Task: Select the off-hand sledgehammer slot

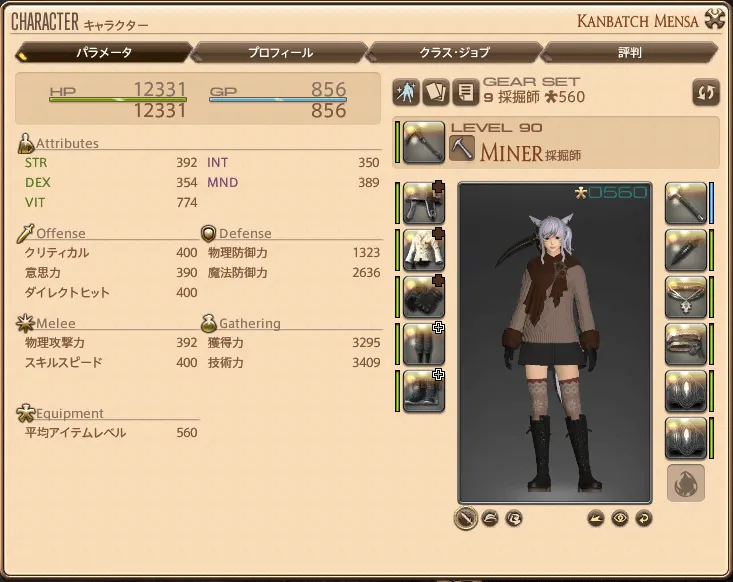Action: 686,202
